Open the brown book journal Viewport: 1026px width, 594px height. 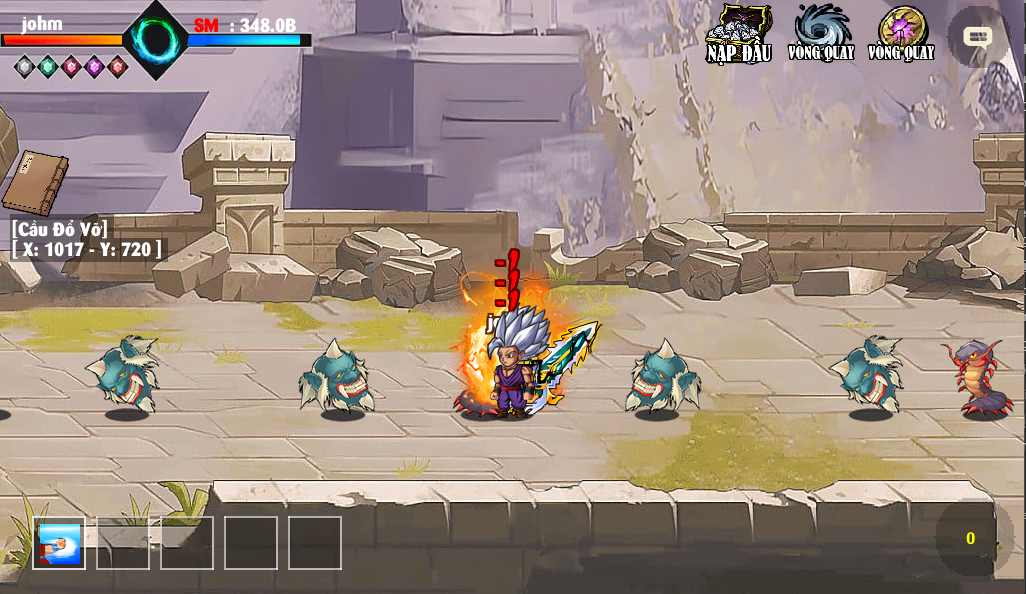point(35,183)
